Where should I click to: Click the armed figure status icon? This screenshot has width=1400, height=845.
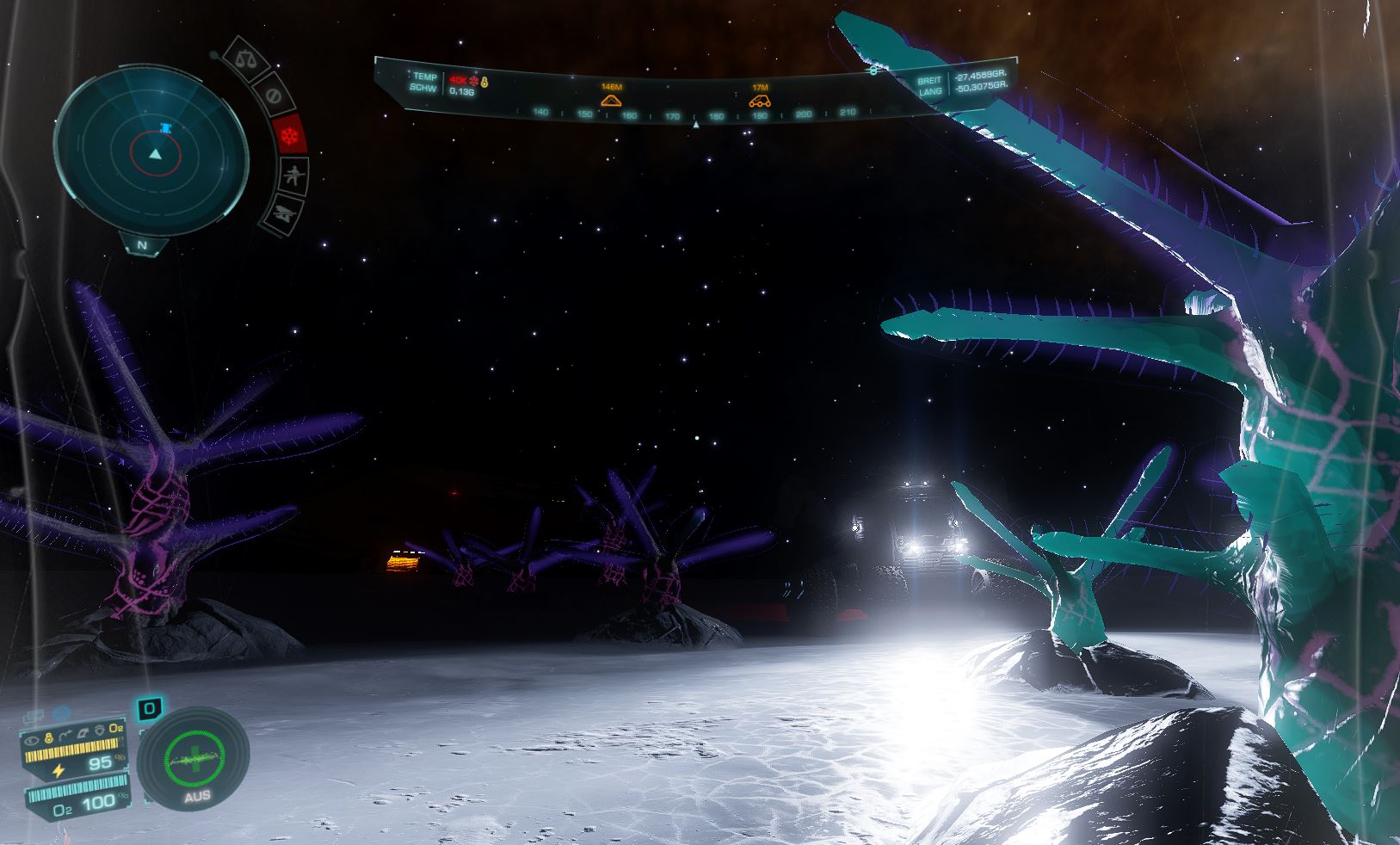pyautogui.click(x=294, y=176)
